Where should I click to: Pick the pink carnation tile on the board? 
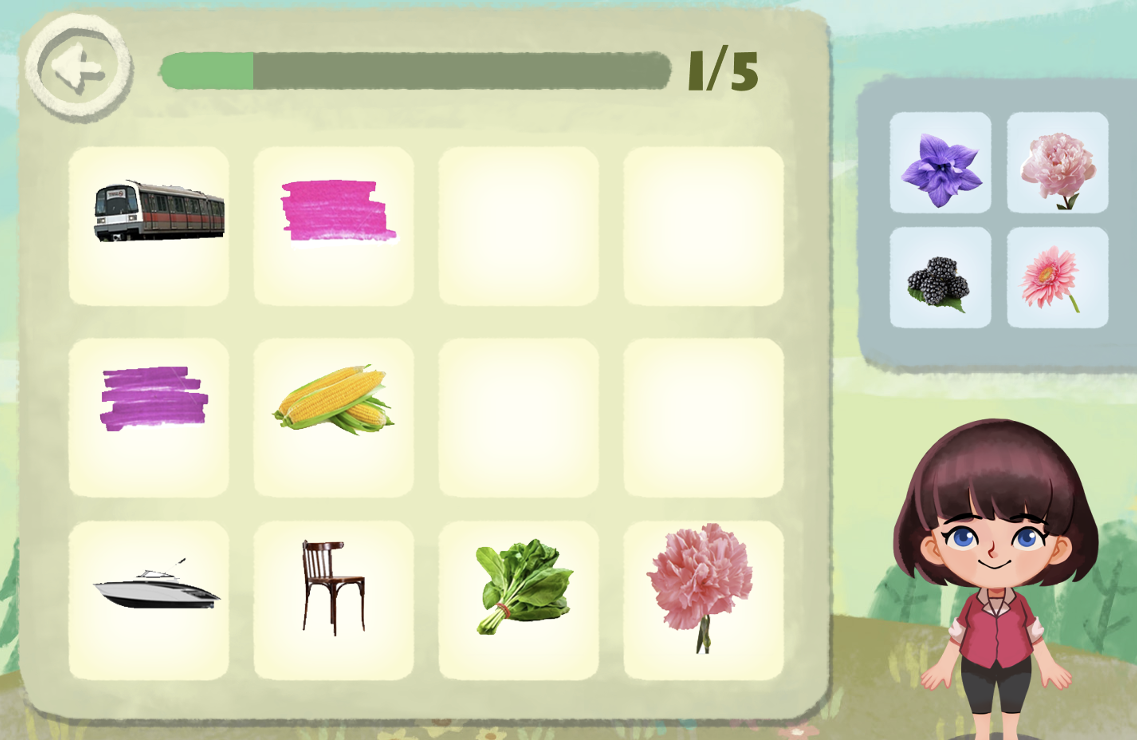pos(704,601)
